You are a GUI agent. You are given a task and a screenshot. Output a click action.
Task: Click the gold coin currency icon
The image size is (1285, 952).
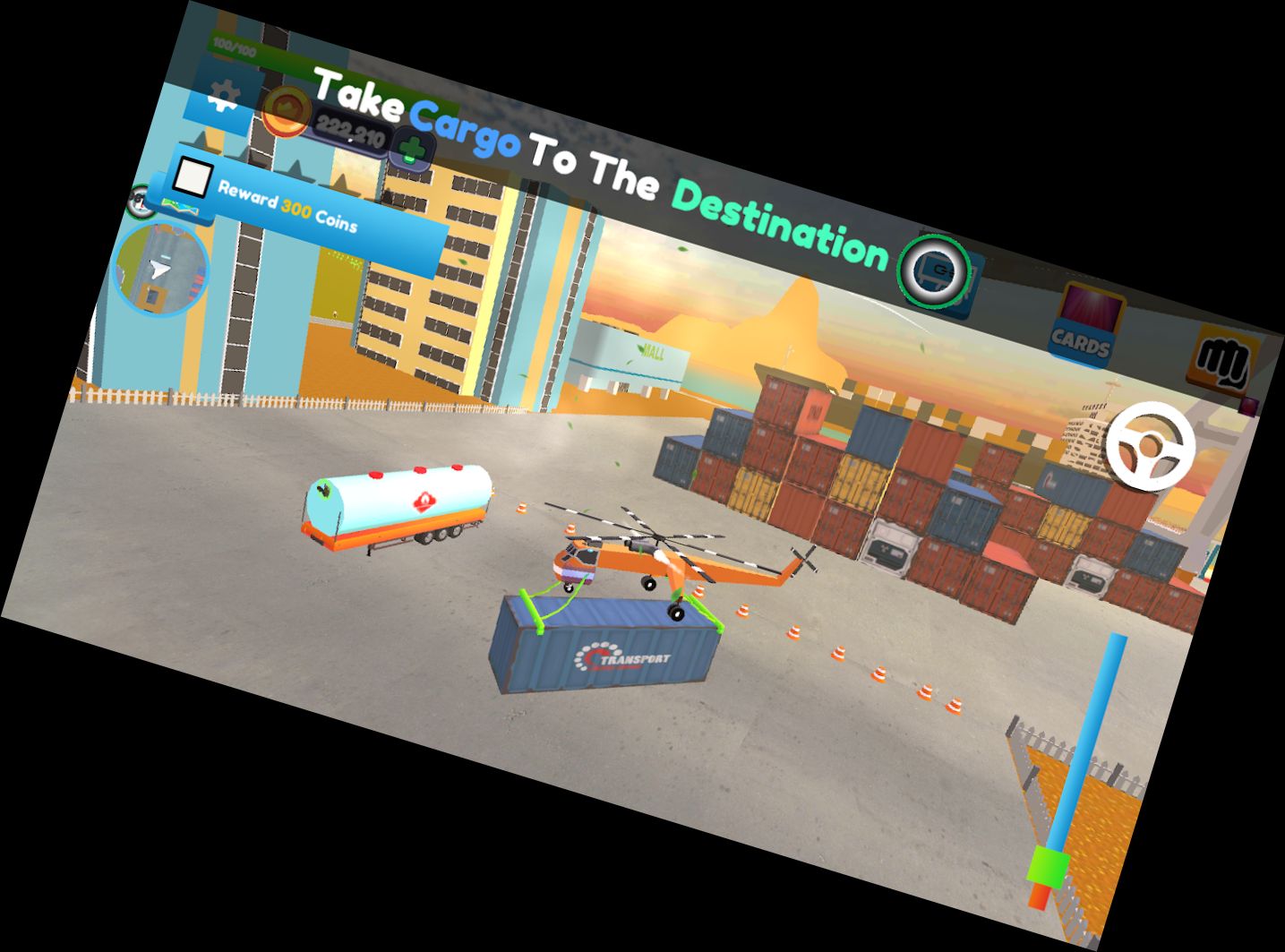[287, 111]
